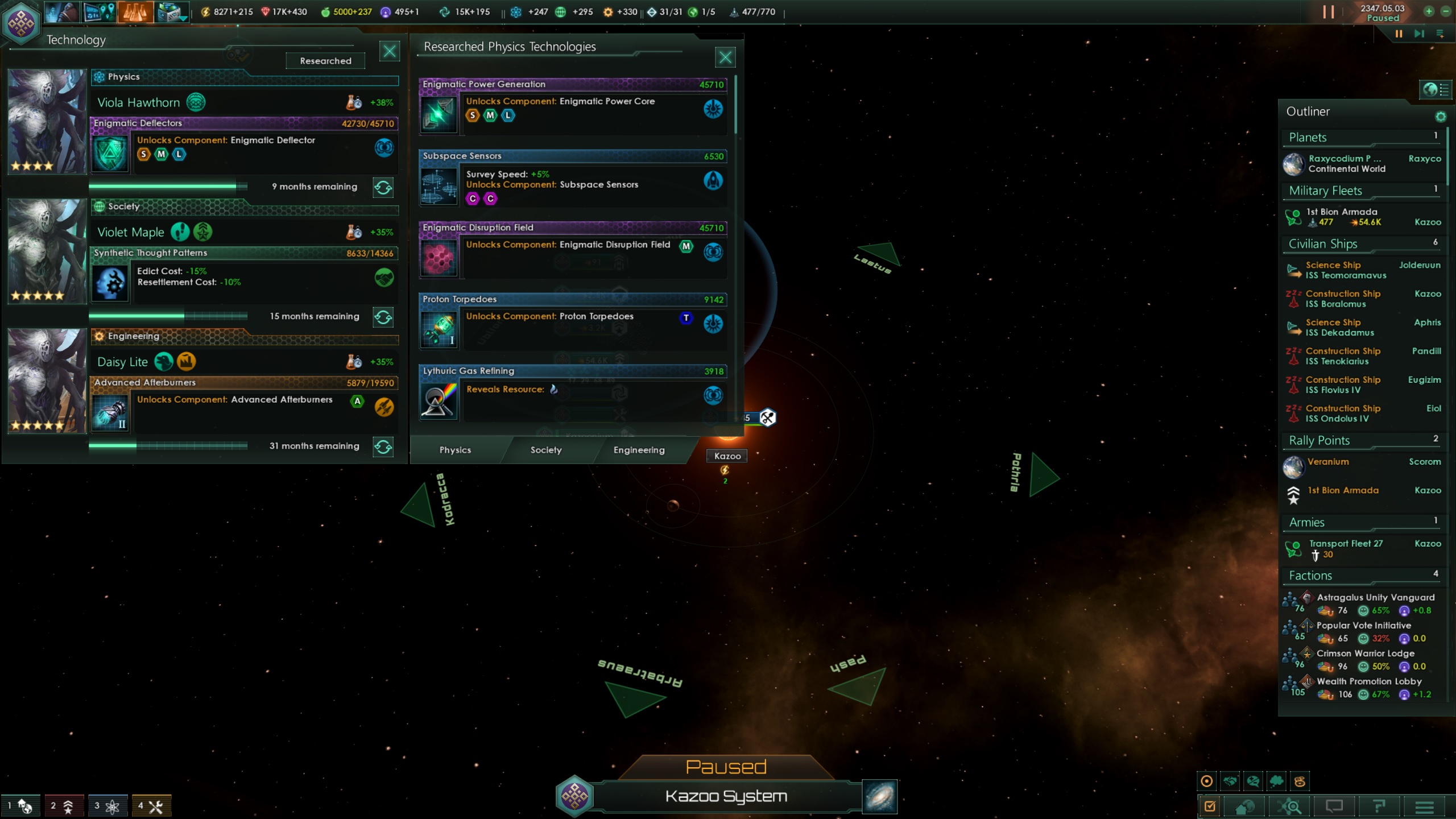Switch to the Engineering tab

[x=639, y=450]
